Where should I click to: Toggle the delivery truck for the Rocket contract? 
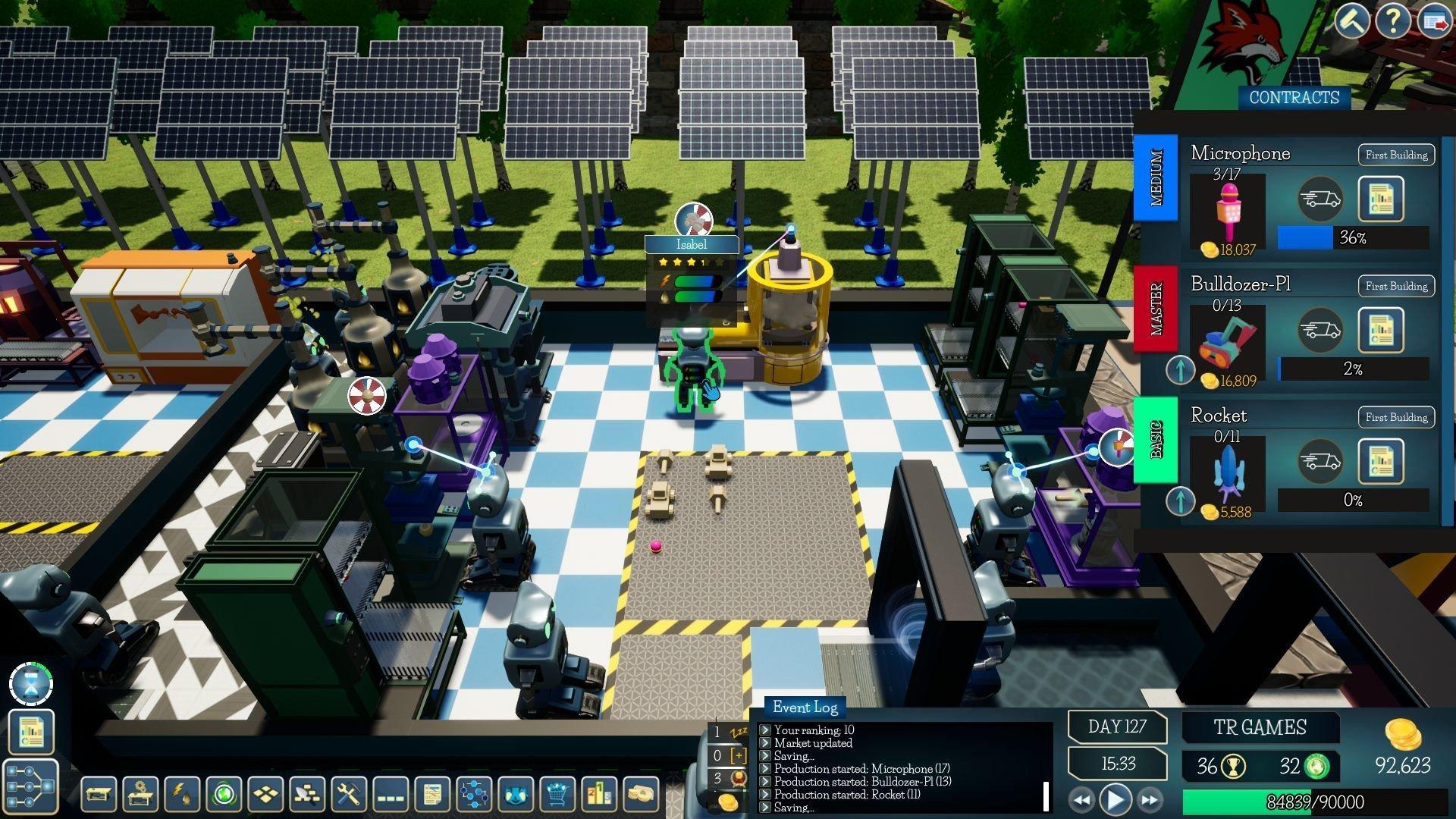[1319, 461]
